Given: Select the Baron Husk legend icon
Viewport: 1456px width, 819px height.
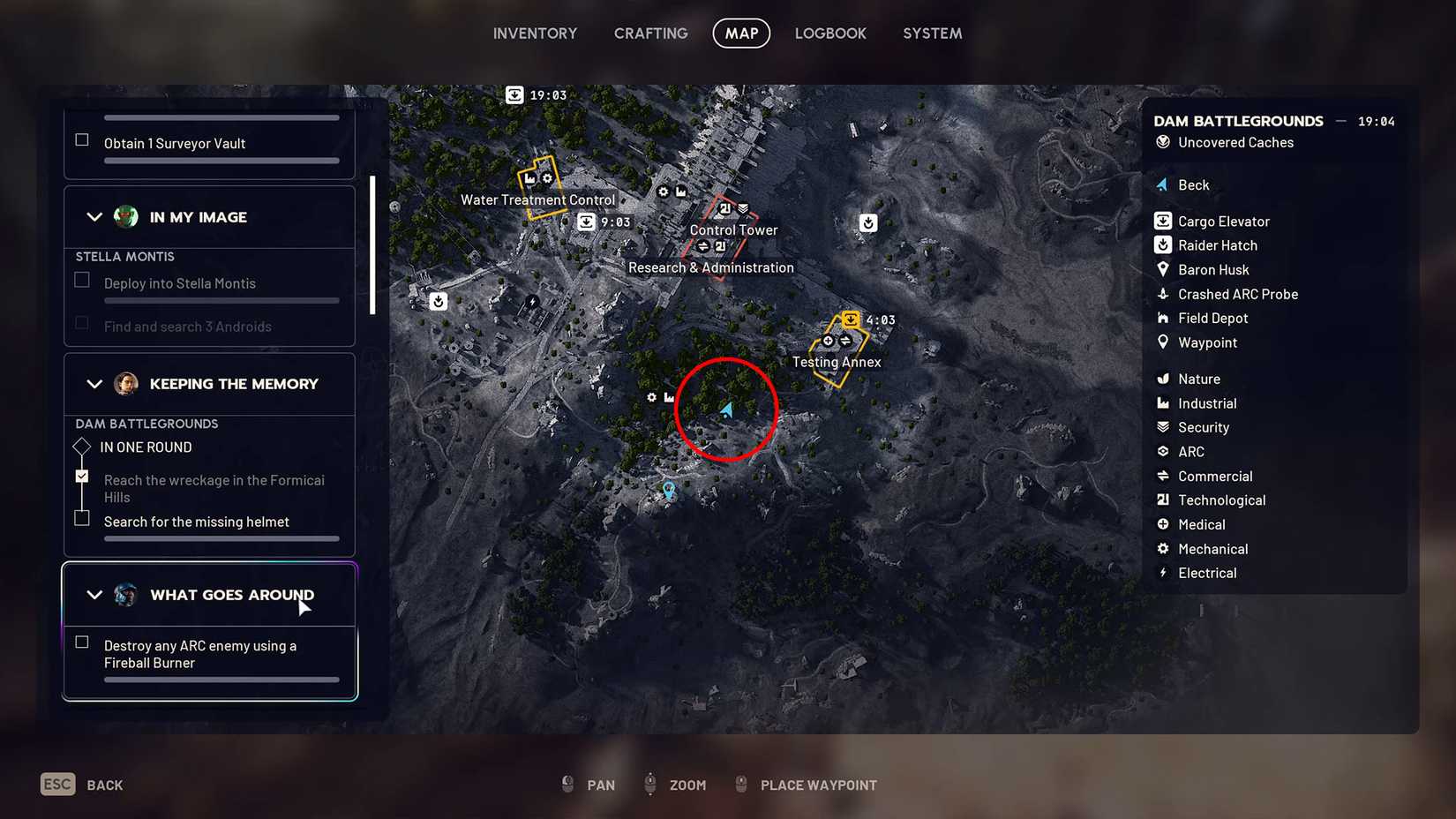Looking at the screenshot, I should 1163,269.
